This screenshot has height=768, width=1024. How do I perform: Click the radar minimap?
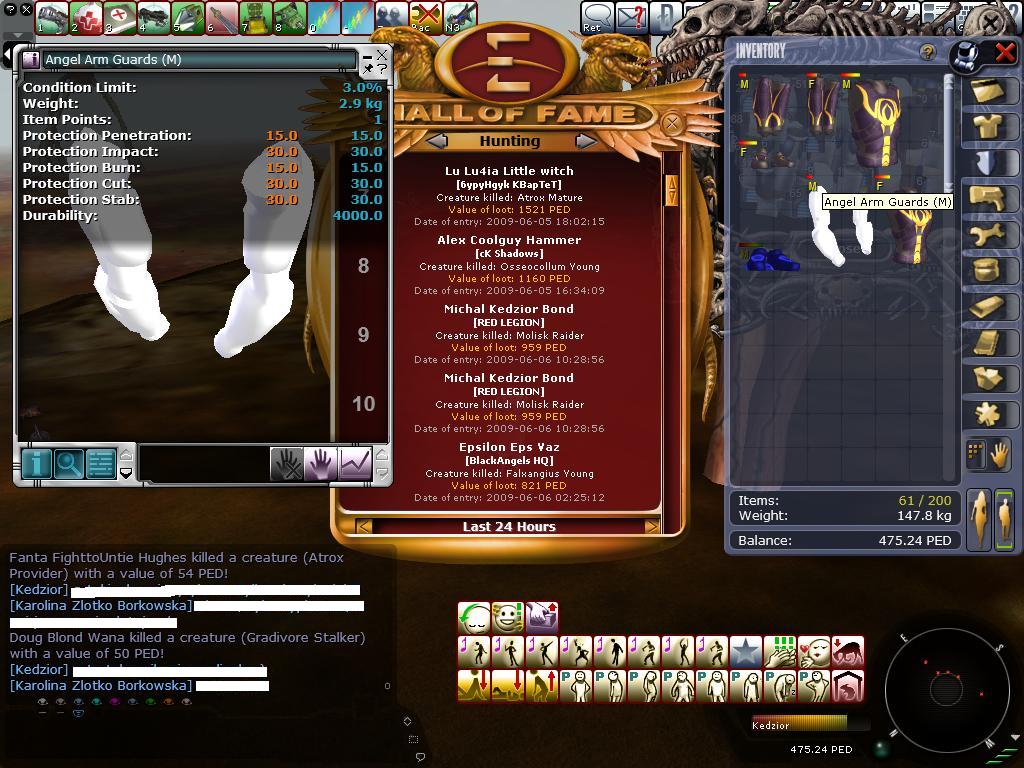tap(945, 688)
